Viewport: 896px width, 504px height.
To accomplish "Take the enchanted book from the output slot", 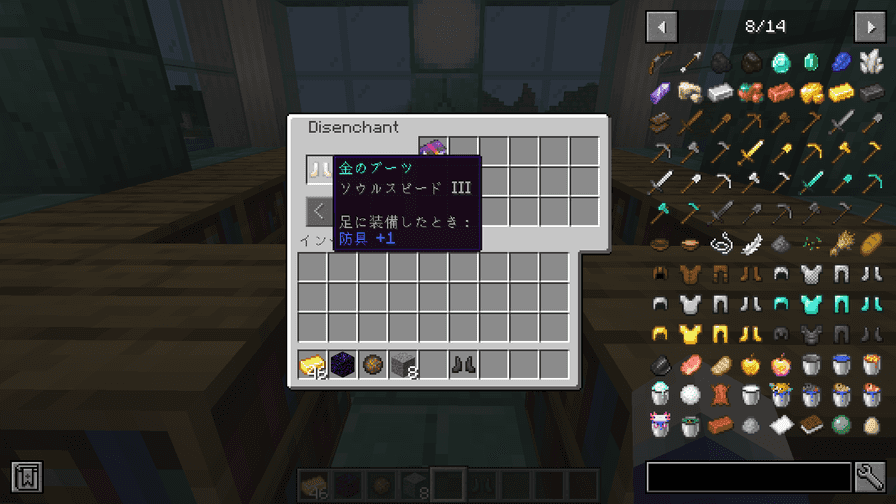I will click(433, 150).
